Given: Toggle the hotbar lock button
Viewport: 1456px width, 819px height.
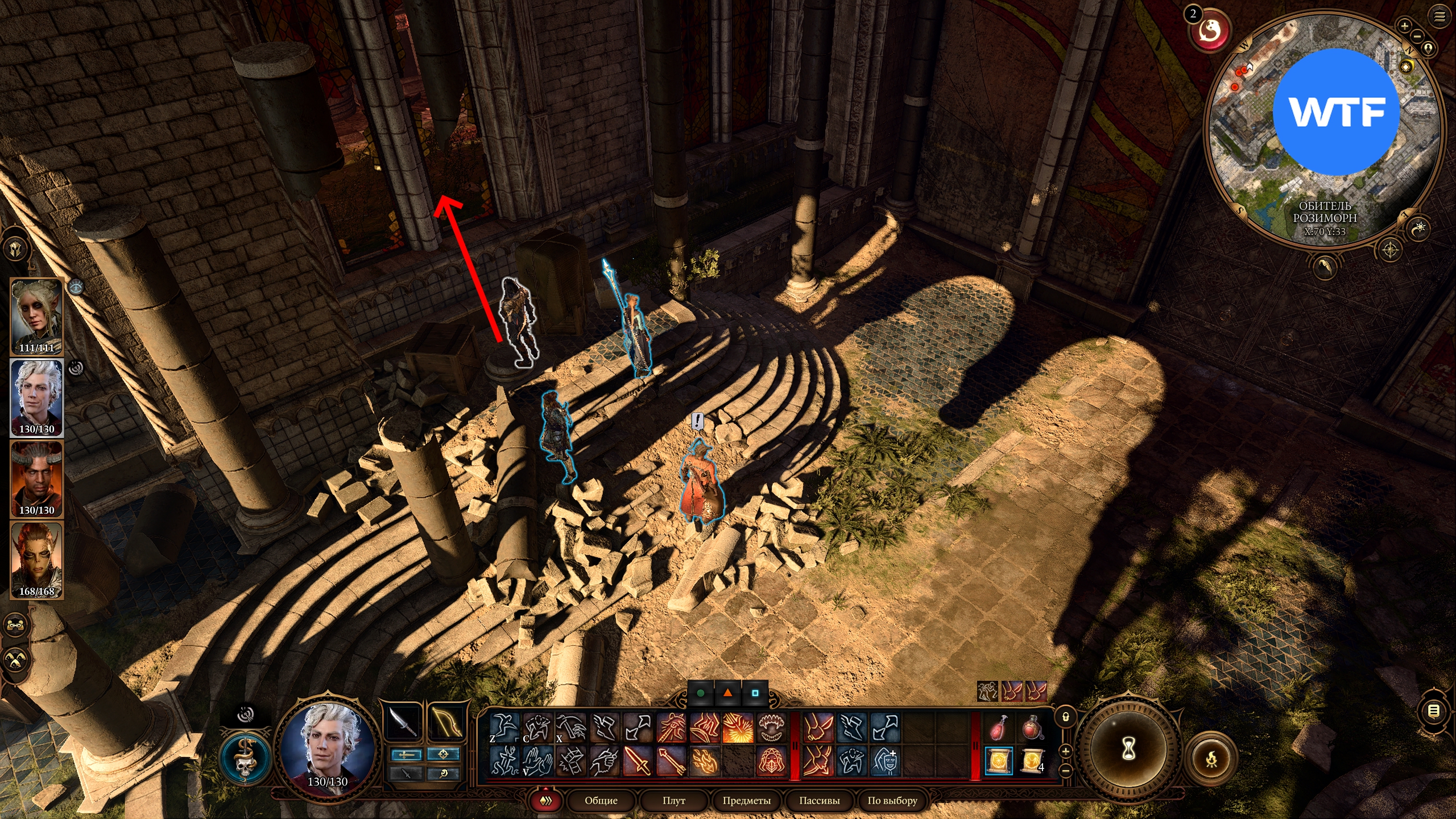Looking at the screenshot, I should (x=1066, y=717).
